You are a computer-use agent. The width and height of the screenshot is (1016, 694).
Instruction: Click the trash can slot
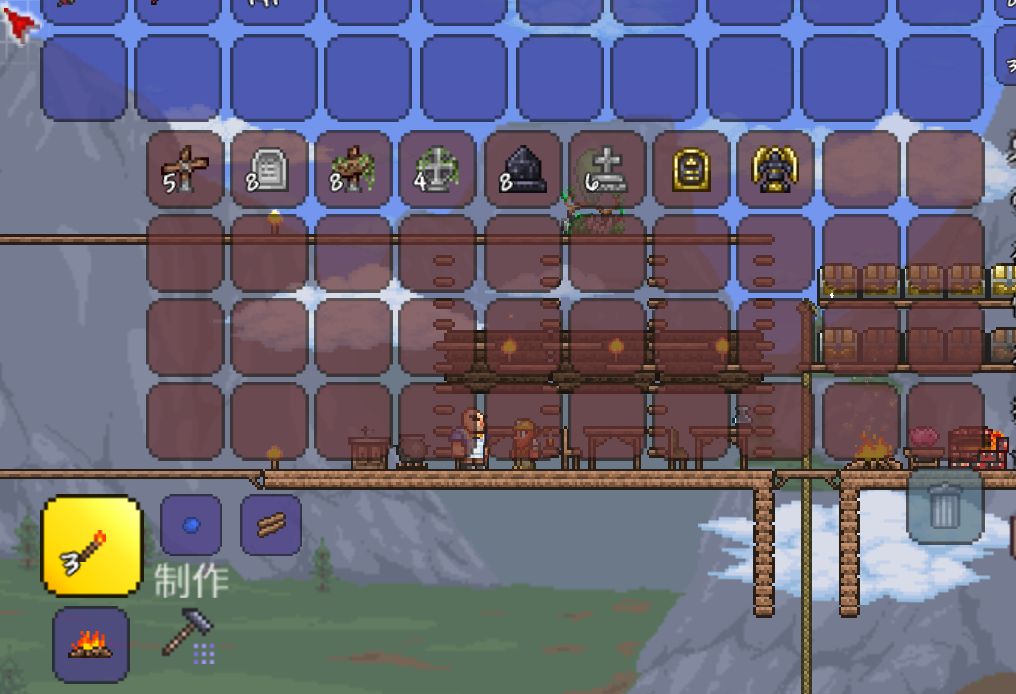point(945,507)
